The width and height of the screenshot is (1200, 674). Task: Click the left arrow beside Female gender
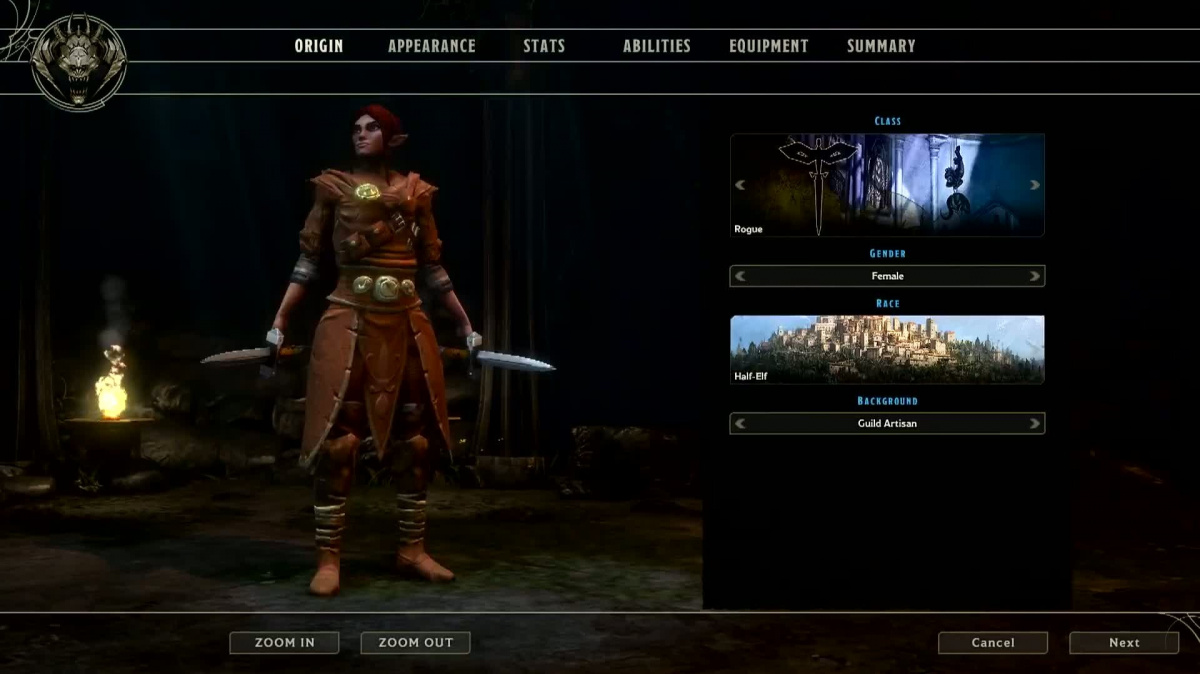pos(741,276)
